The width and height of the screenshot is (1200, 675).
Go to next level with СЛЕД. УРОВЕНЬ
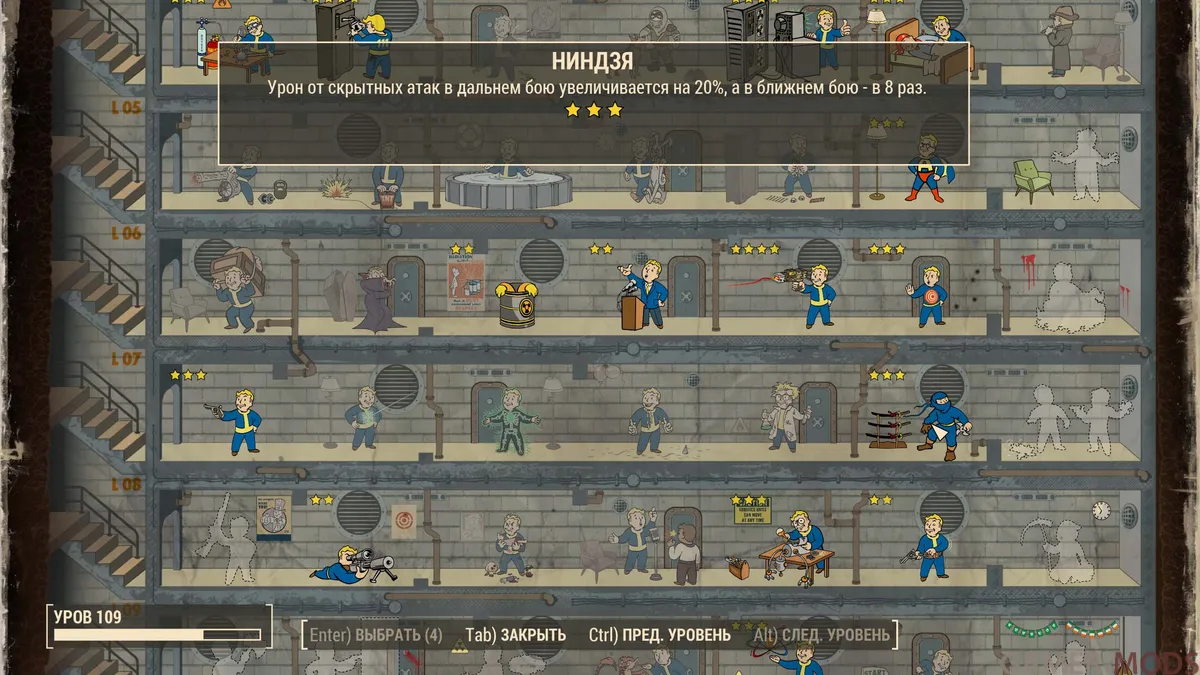821,635
